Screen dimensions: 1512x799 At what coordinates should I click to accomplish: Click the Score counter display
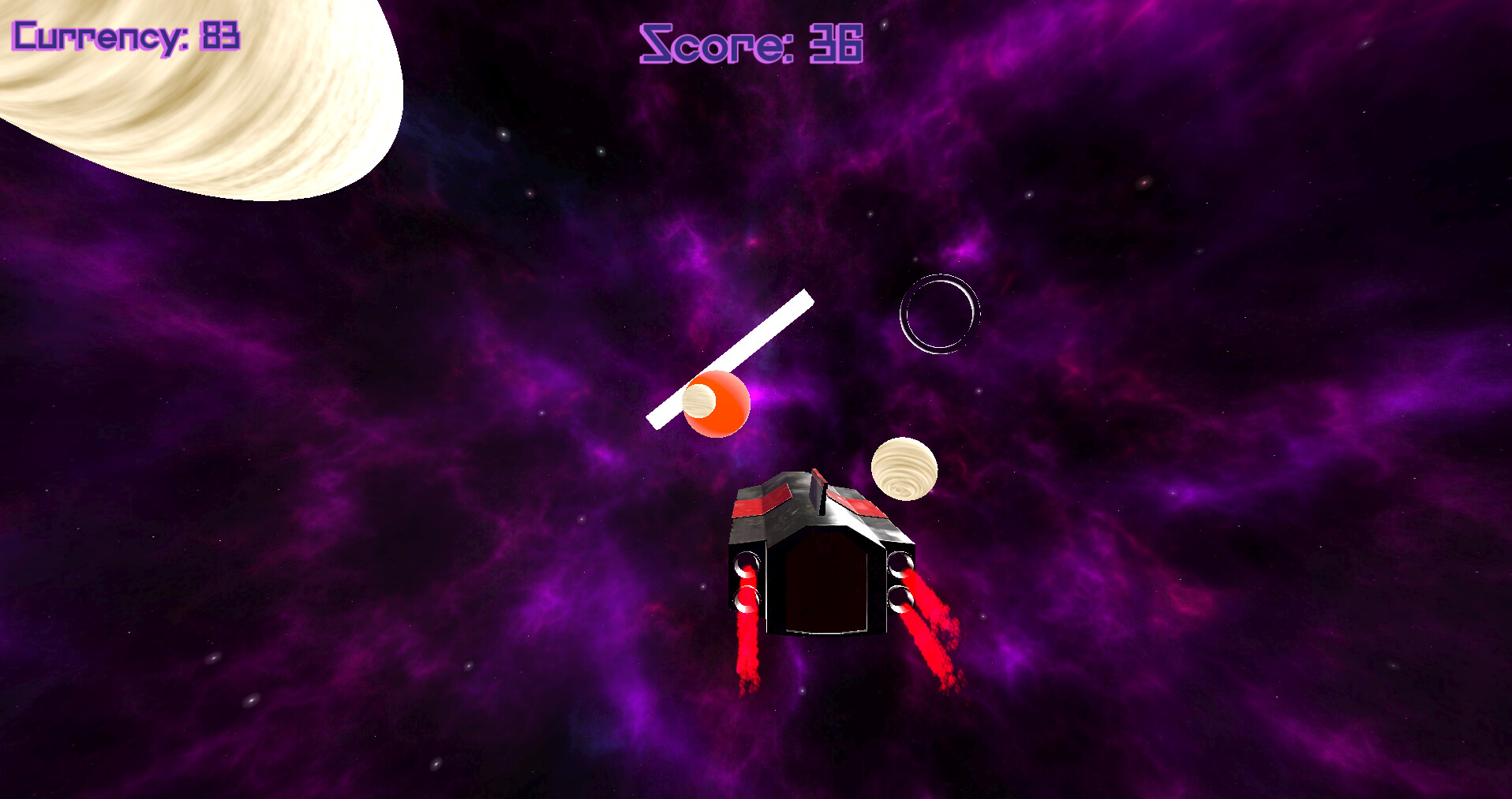pos(750,45)
